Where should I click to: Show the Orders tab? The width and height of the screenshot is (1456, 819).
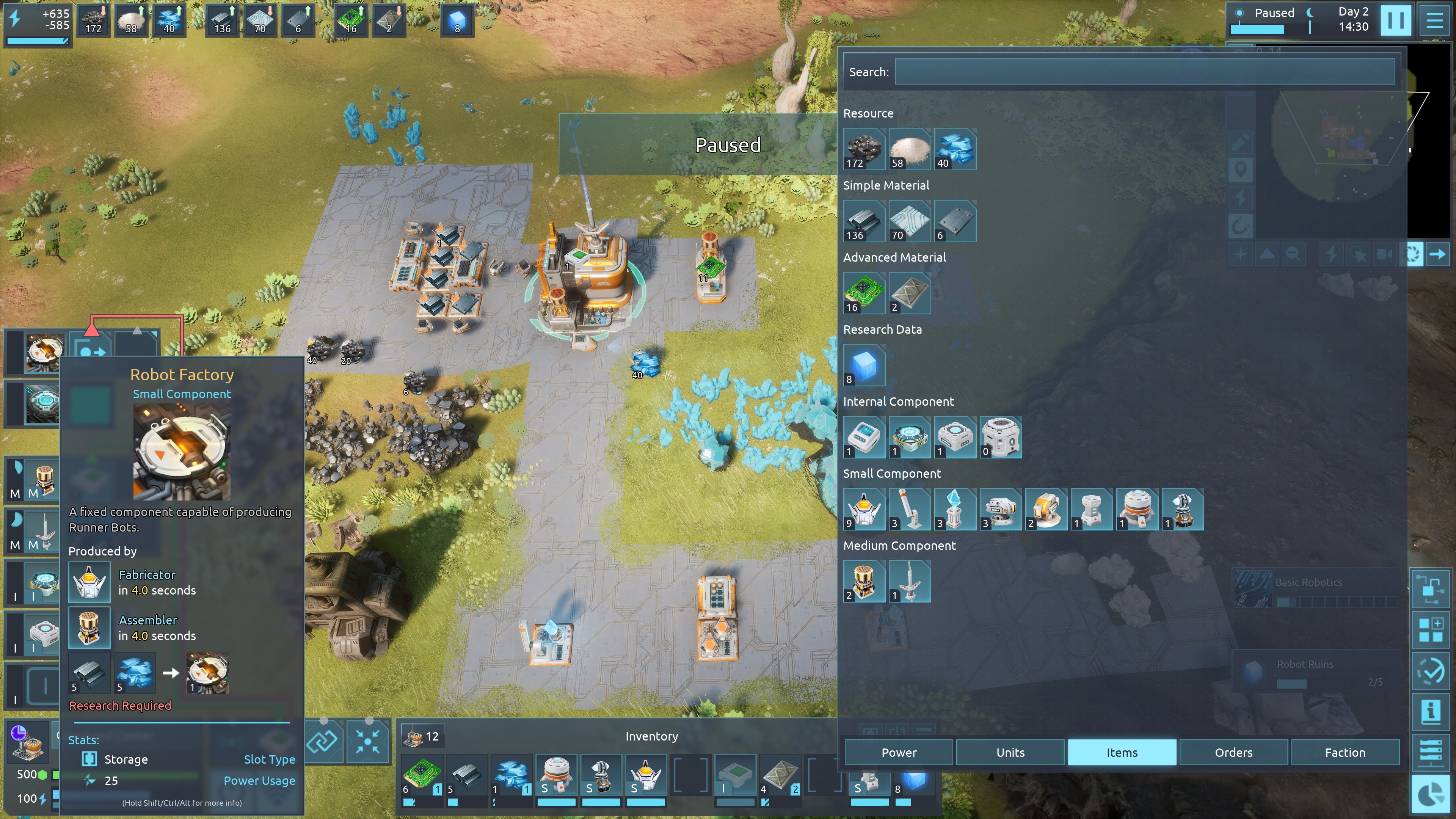click(x=1233, y=752)
